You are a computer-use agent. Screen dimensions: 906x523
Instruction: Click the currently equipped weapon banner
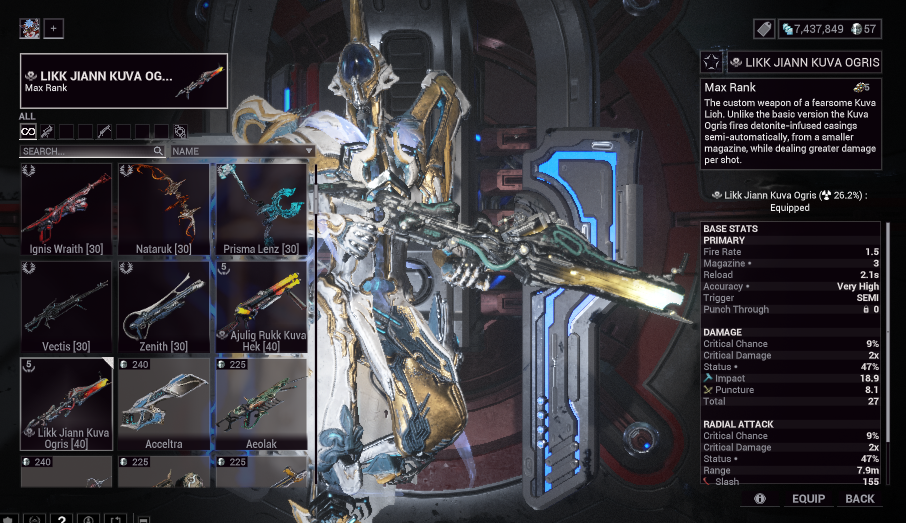click(x=123, y=81)
